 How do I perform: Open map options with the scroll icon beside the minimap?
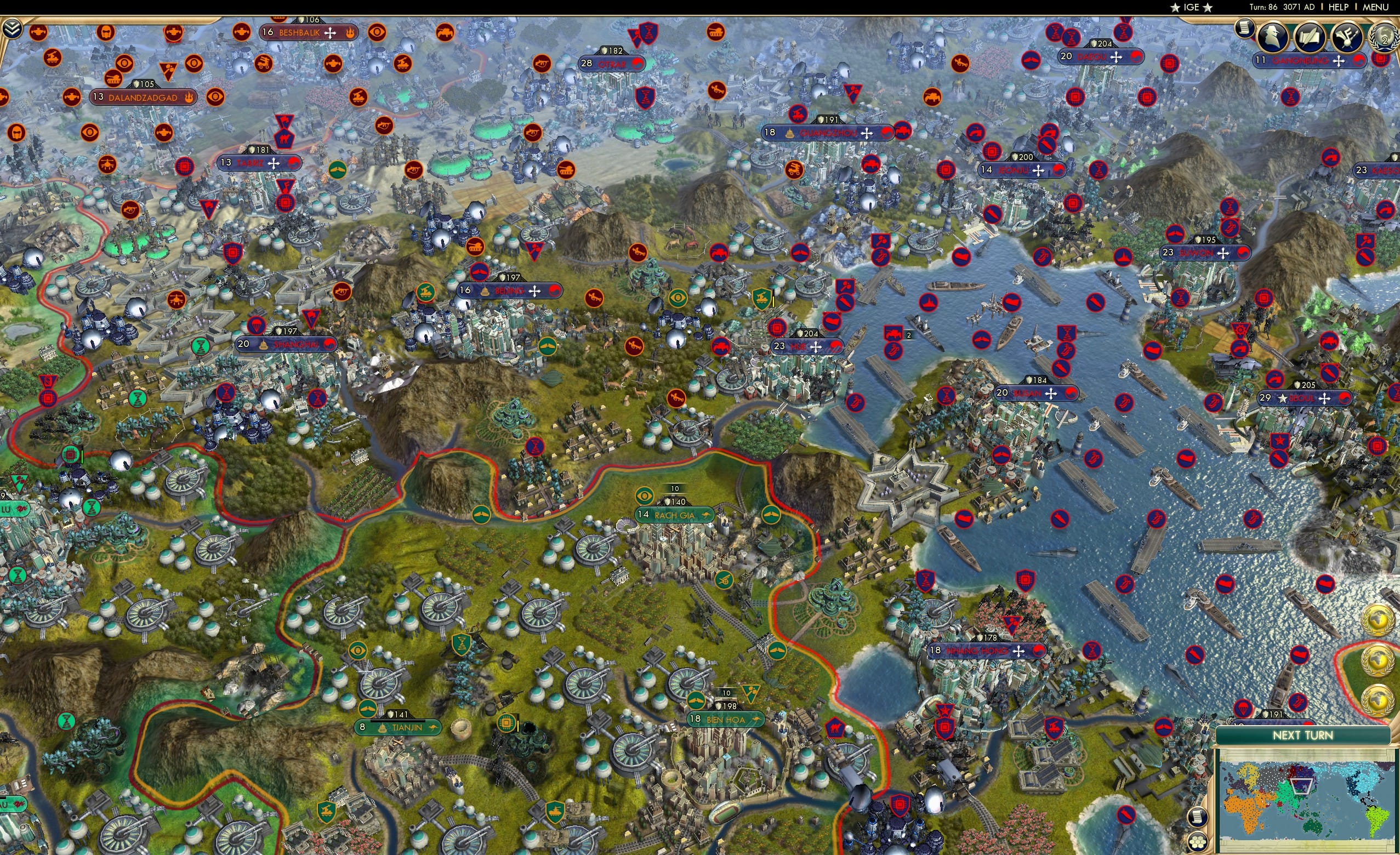coord(1199,817)
